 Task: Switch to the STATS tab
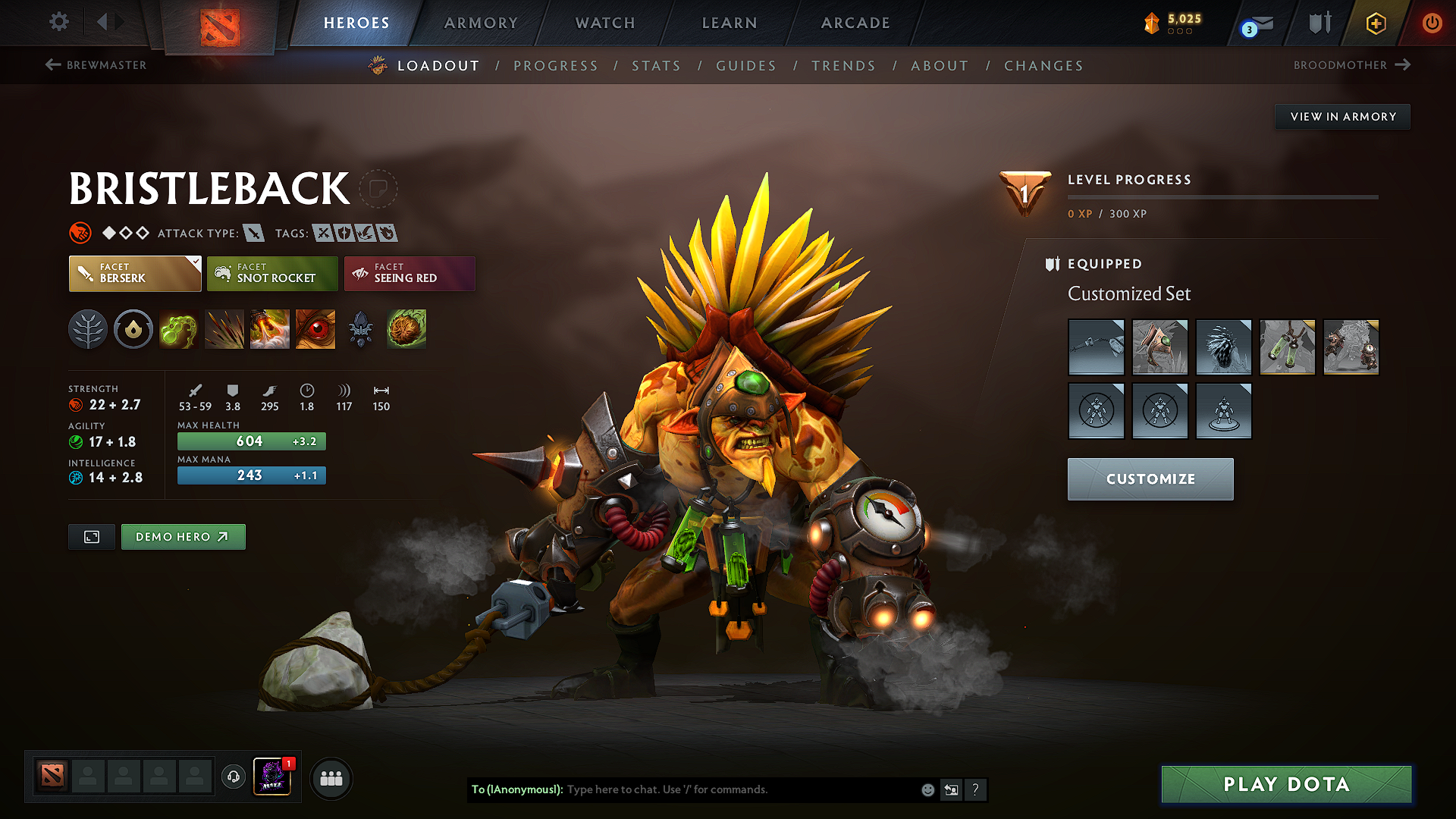tap(656, 66)
